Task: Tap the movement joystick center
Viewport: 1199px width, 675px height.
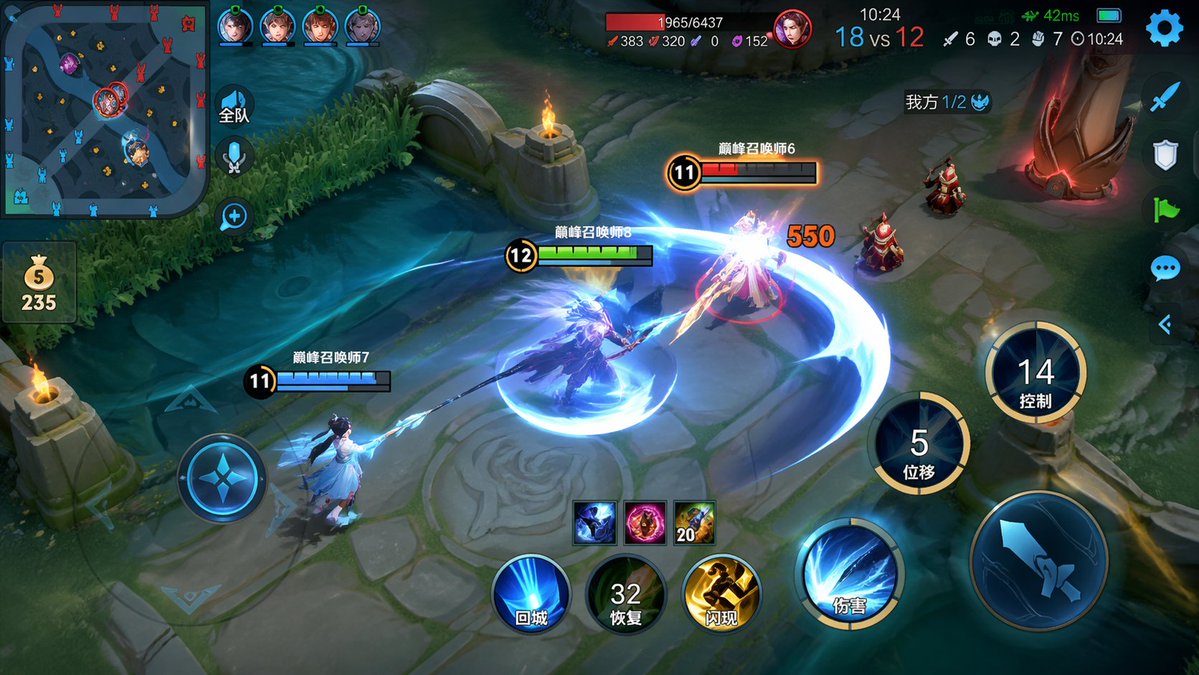Action: click(221, 477)
